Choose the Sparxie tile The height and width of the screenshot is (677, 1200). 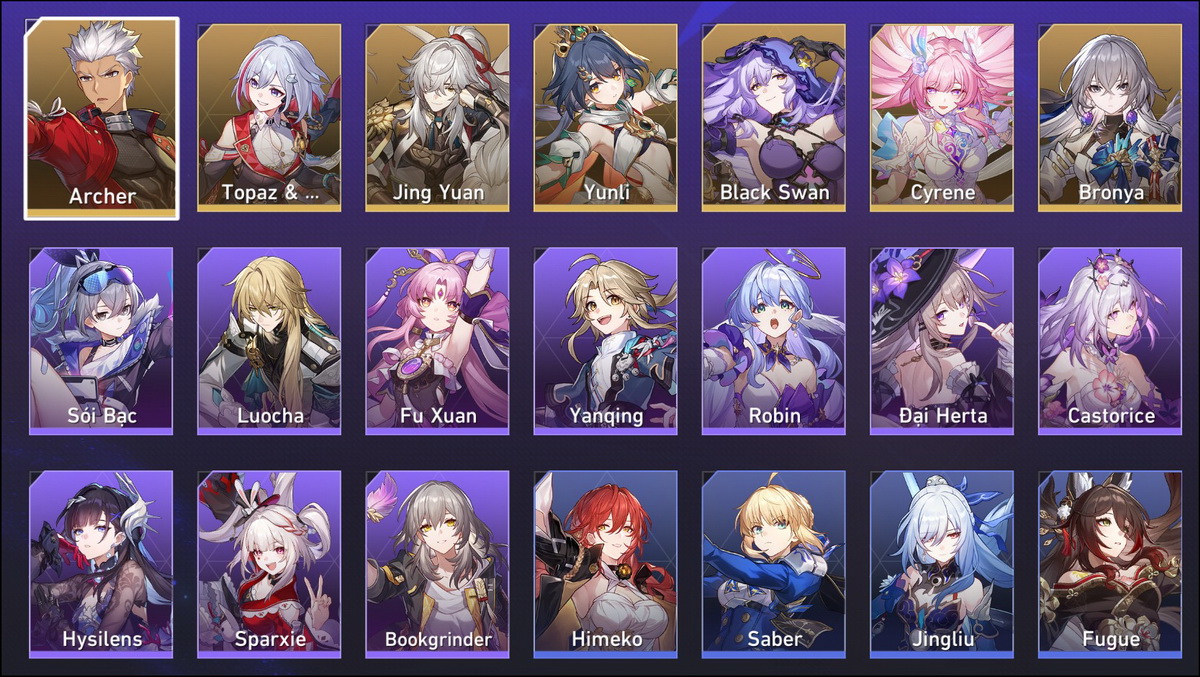tap(269, 564)
